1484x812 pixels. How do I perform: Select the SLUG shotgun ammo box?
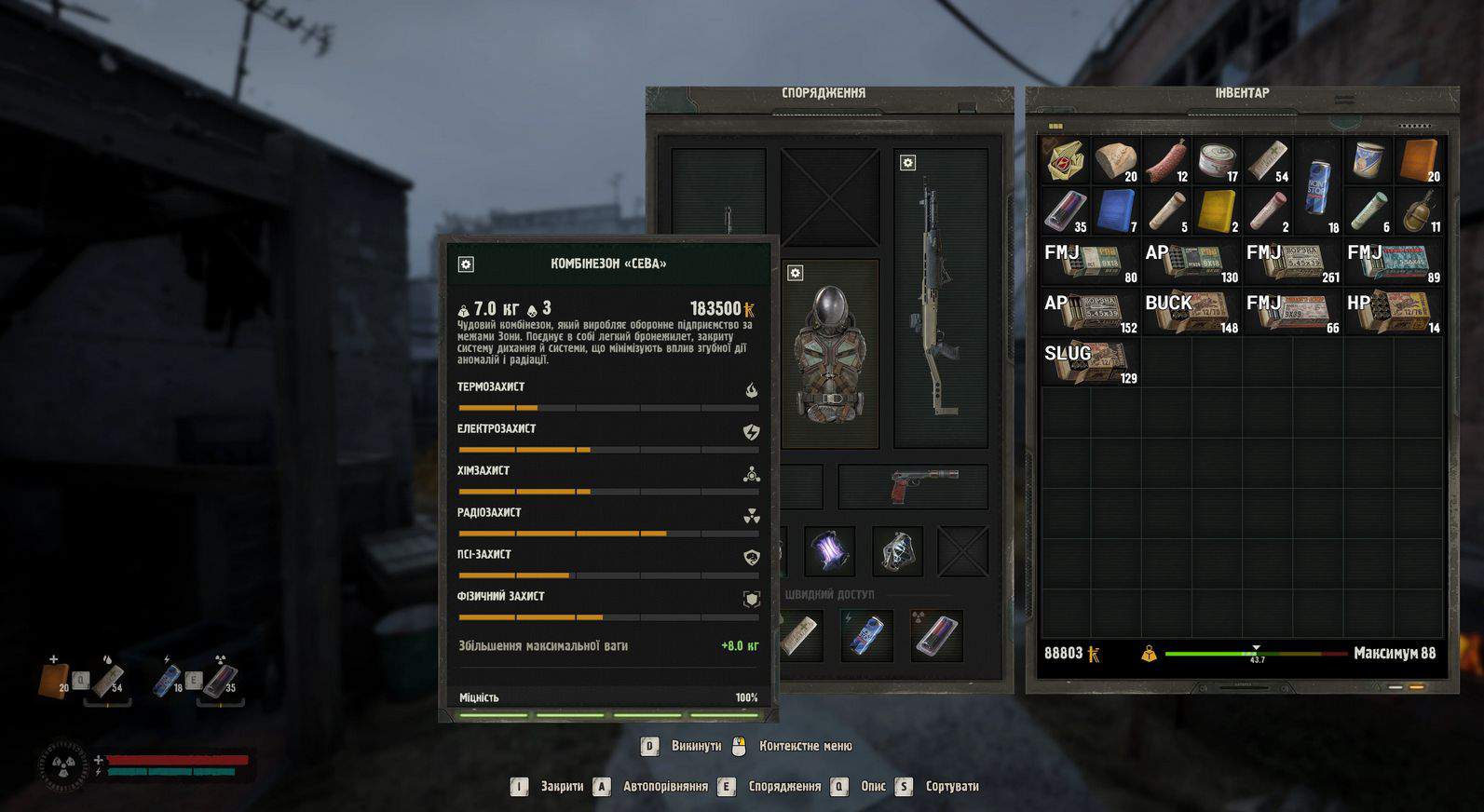pyautogui.click(x=1091, y=362)
